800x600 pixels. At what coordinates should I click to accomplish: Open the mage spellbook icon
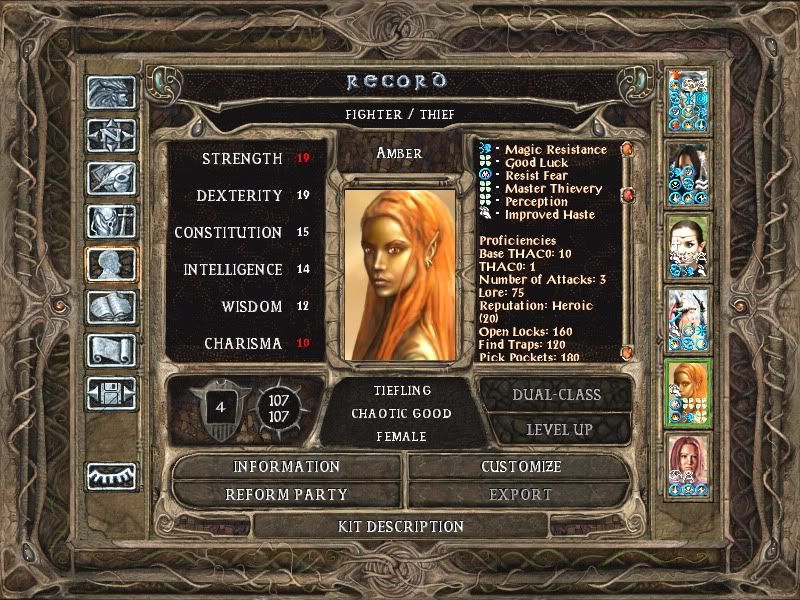coord(110,307)
